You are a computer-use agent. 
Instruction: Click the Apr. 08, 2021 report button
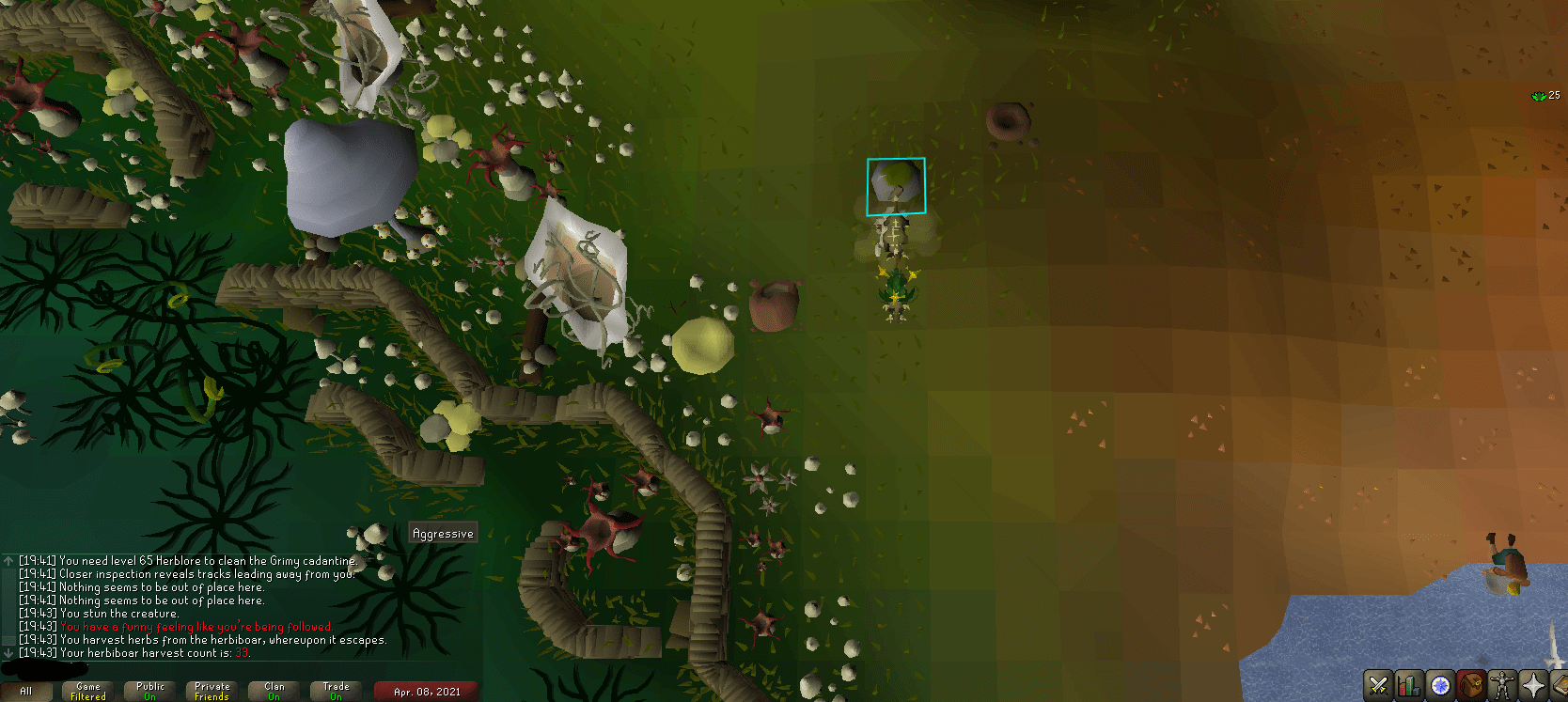tap(425, 691)
